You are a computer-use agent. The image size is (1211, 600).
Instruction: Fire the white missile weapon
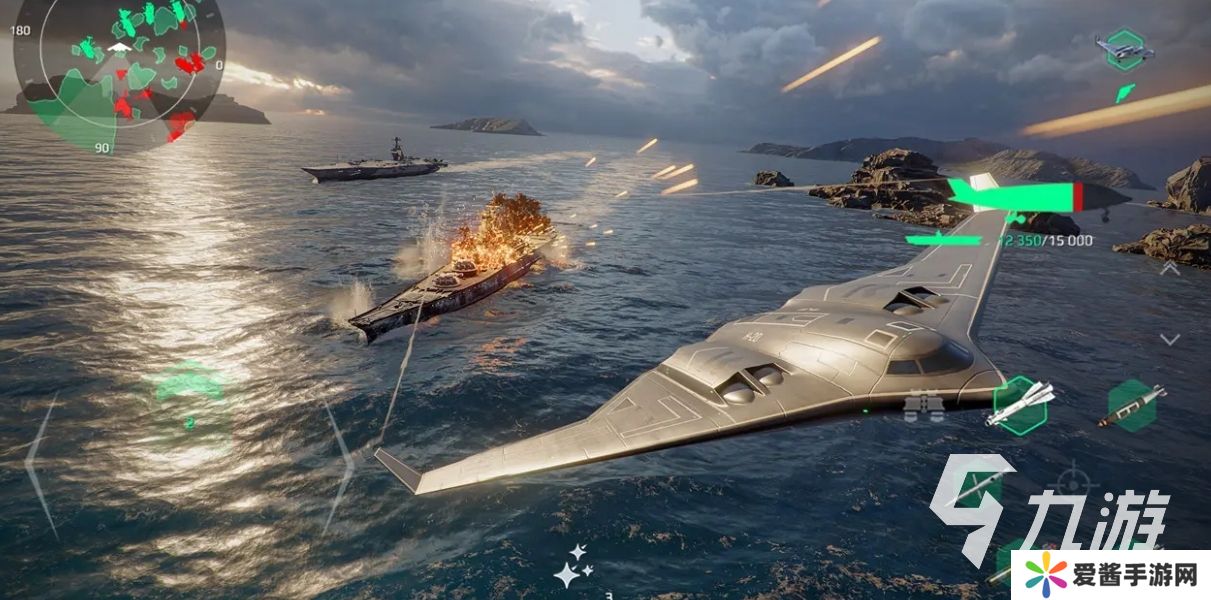point(1019,404)
